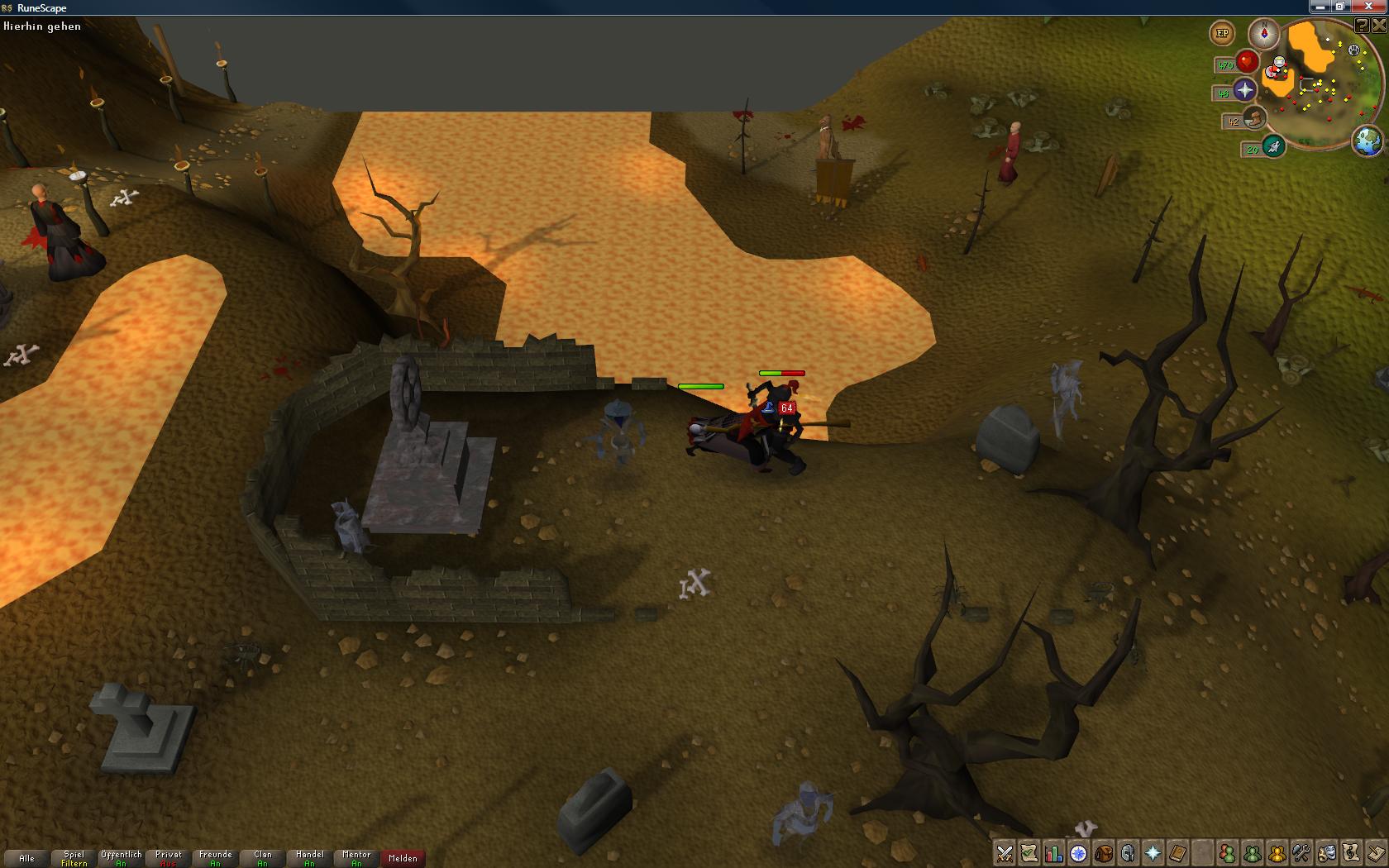Close the in-game interface with the X
This screenshot has height=868, width=1389.
[x=1379, y=26]
